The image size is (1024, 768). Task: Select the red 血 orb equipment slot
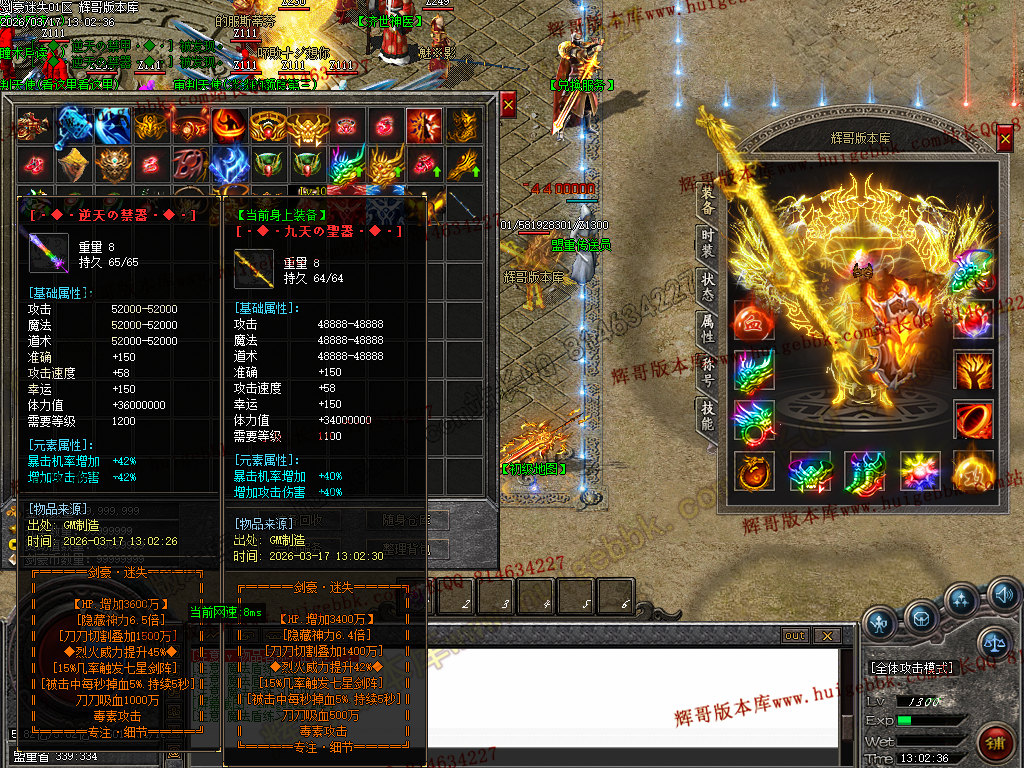[752, 319]
